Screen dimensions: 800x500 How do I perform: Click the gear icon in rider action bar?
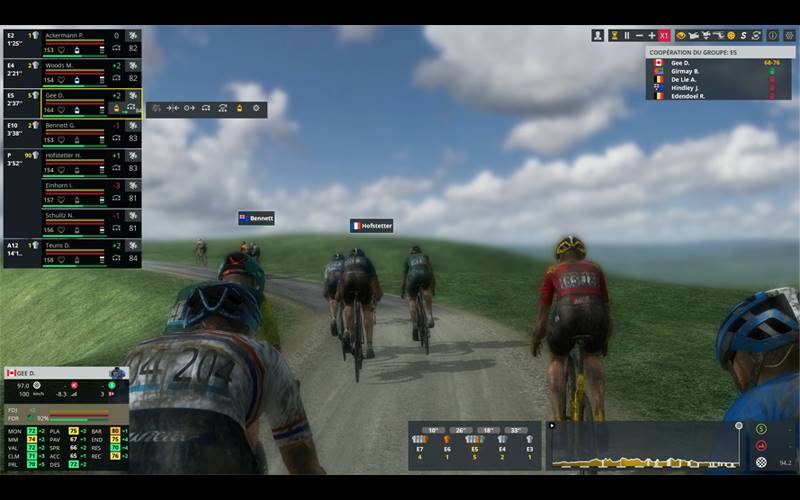pos(256,108)
